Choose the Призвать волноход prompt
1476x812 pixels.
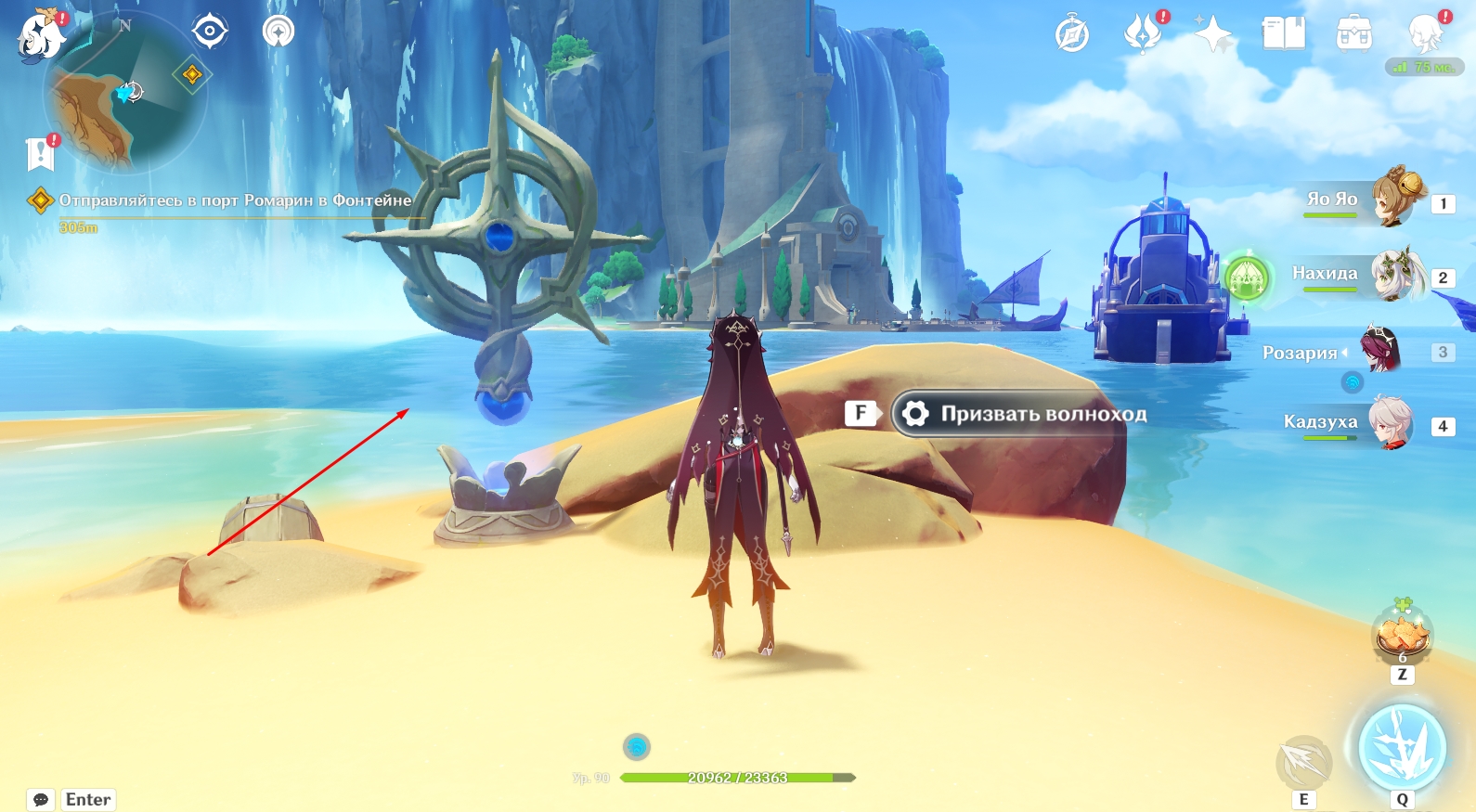[x=1021, y=414]
